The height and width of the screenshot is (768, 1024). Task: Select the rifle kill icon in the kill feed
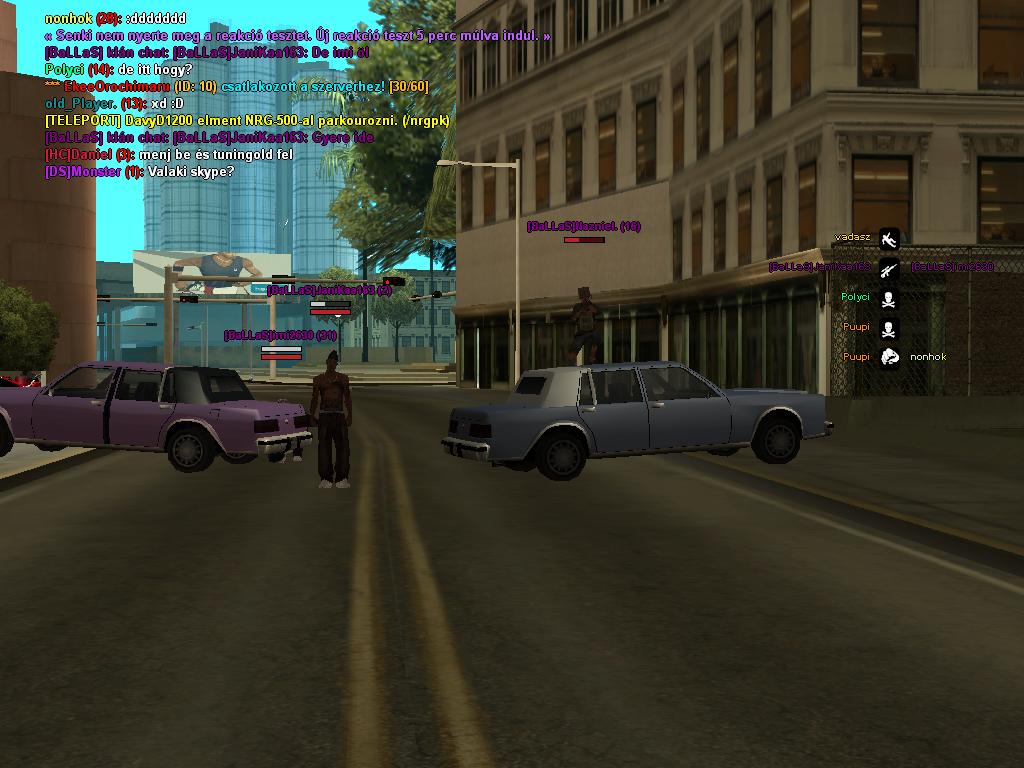click(x=889, y=268)
